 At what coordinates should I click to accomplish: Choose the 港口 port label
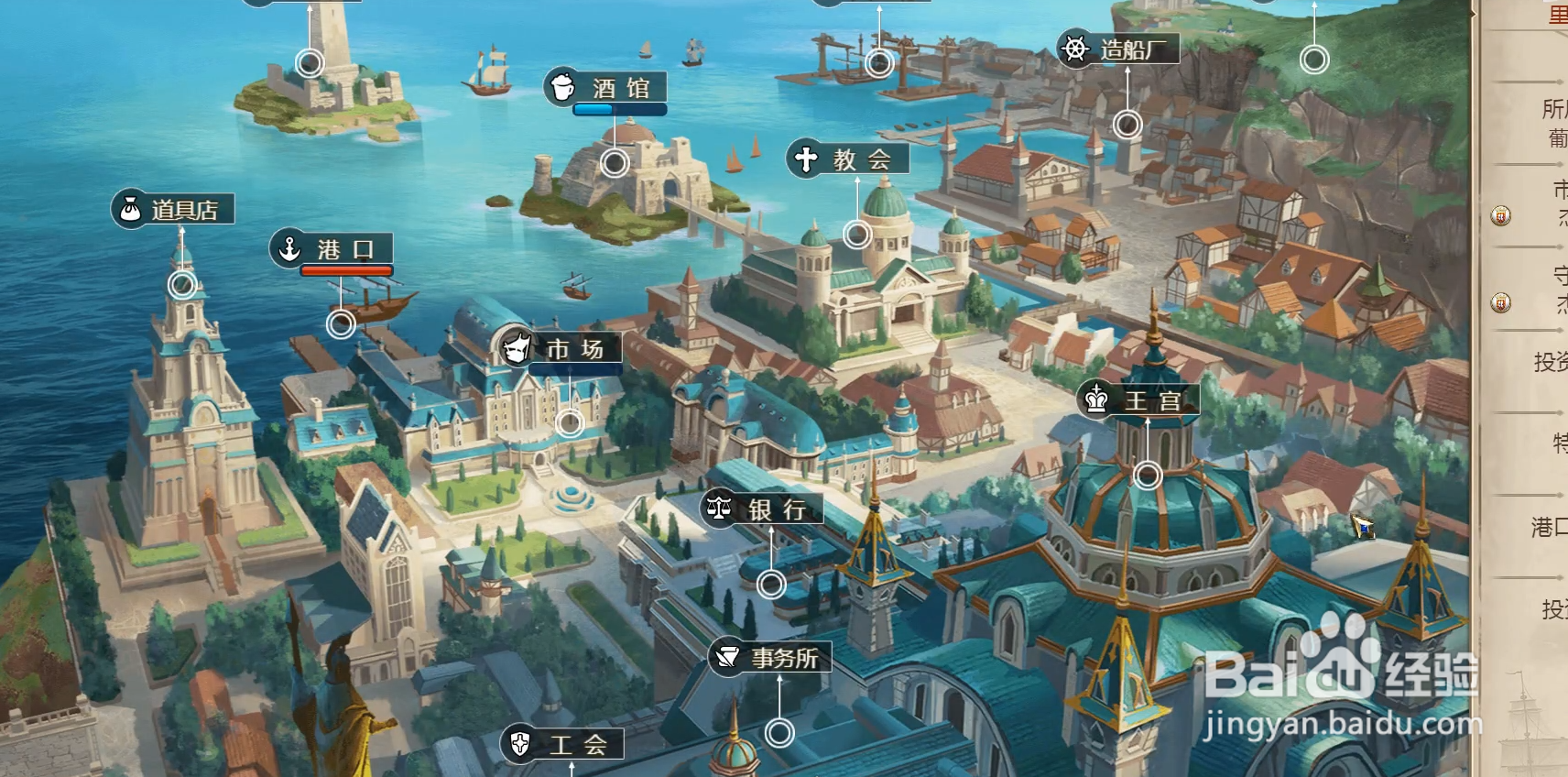click(x=332, y=249)
